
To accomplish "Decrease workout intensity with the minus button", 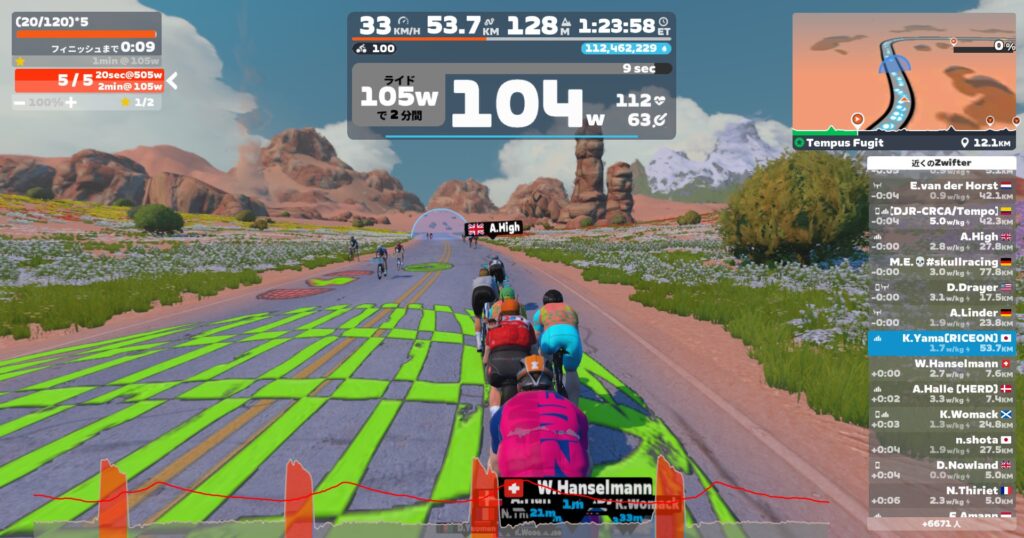I will point(19,102).
